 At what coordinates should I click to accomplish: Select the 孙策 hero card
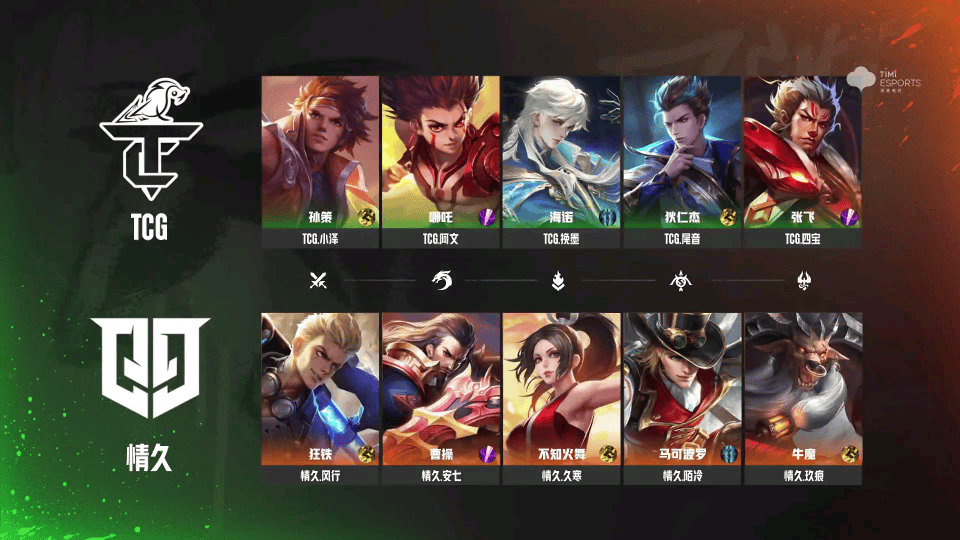[320, 152]
